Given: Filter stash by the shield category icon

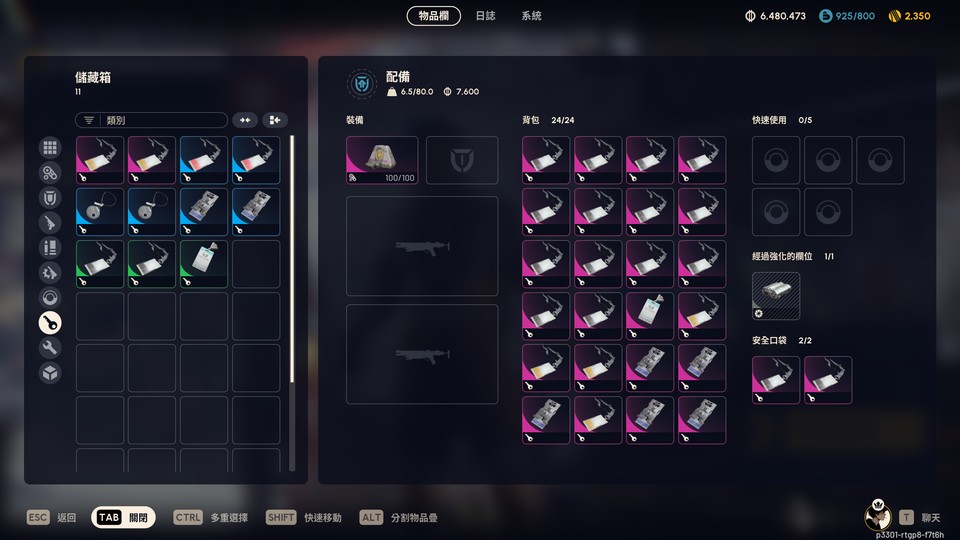Looking at the screenshot, I should click(50, 198).
